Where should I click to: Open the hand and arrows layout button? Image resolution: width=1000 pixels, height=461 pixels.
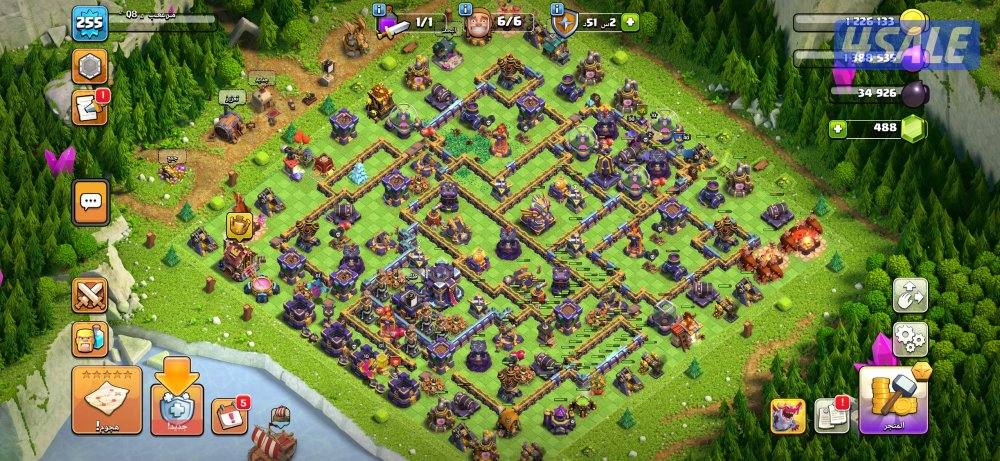tap(910, 294)
